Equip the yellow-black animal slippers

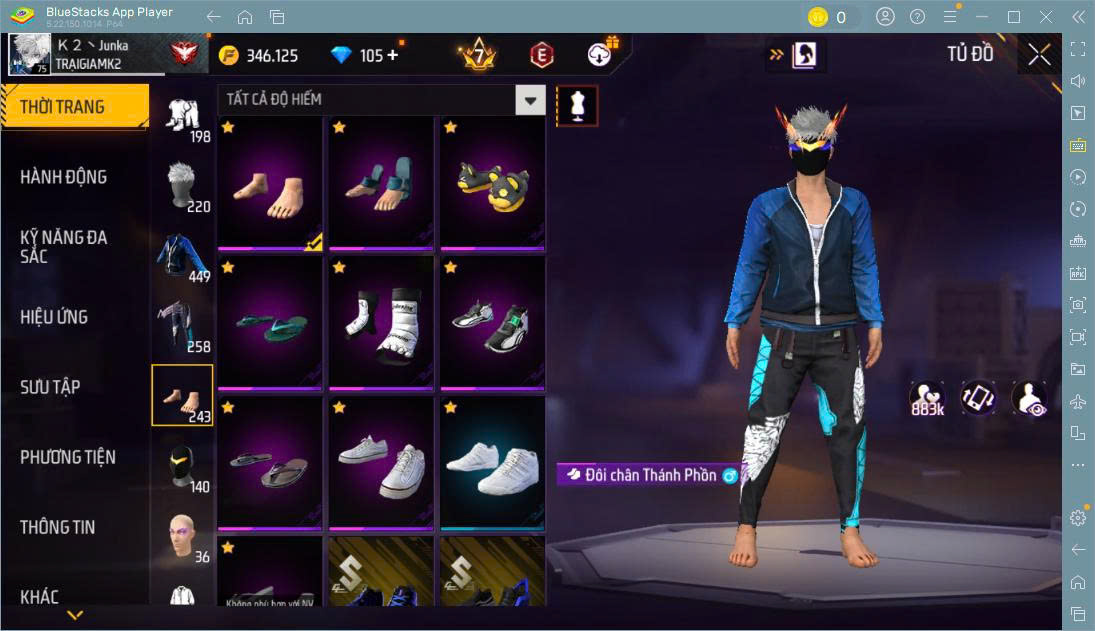pos(493,183)
